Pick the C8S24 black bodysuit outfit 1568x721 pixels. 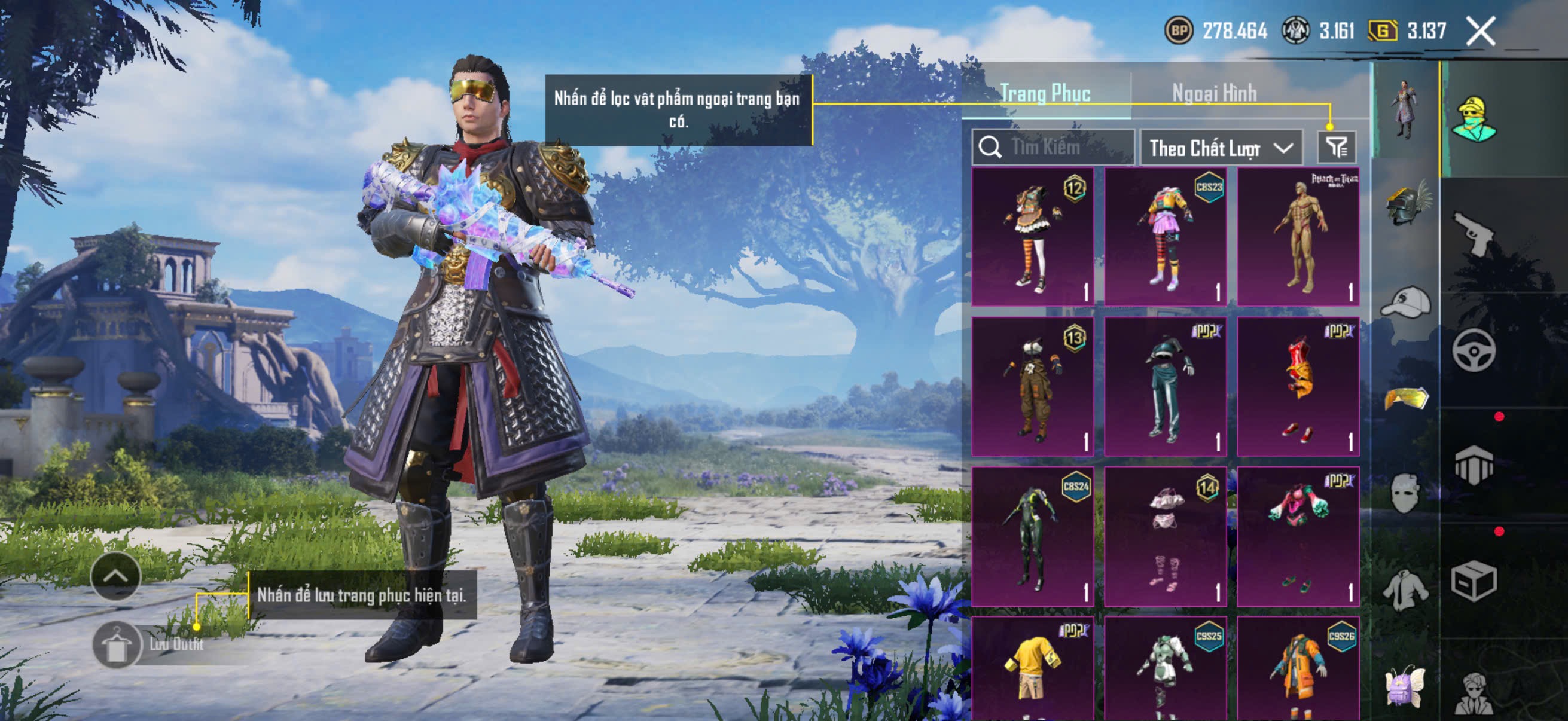coord(1032,536)
